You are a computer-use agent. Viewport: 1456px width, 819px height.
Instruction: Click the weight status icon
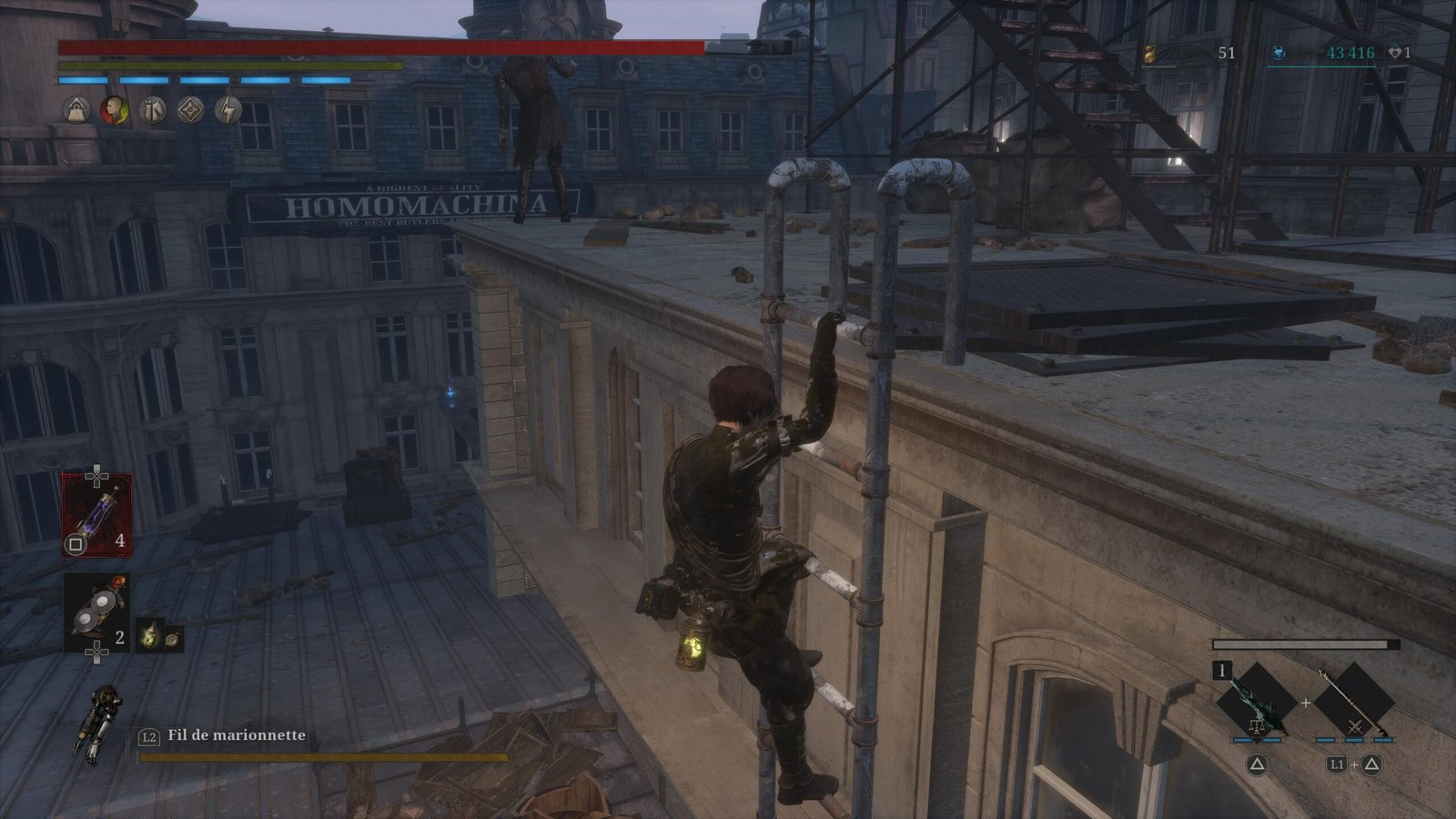[x=76, y=110]
